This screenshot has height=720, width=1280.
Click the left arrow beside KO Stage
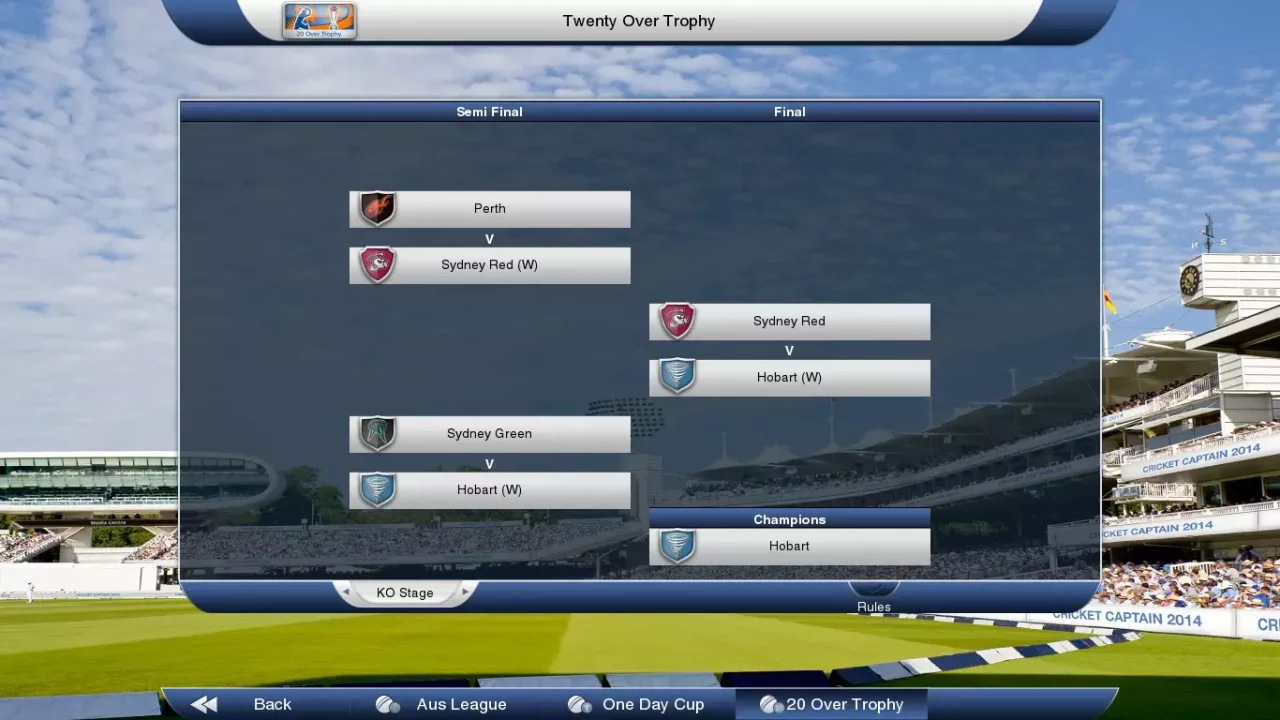pyautogui.click(x=346, y=593)
